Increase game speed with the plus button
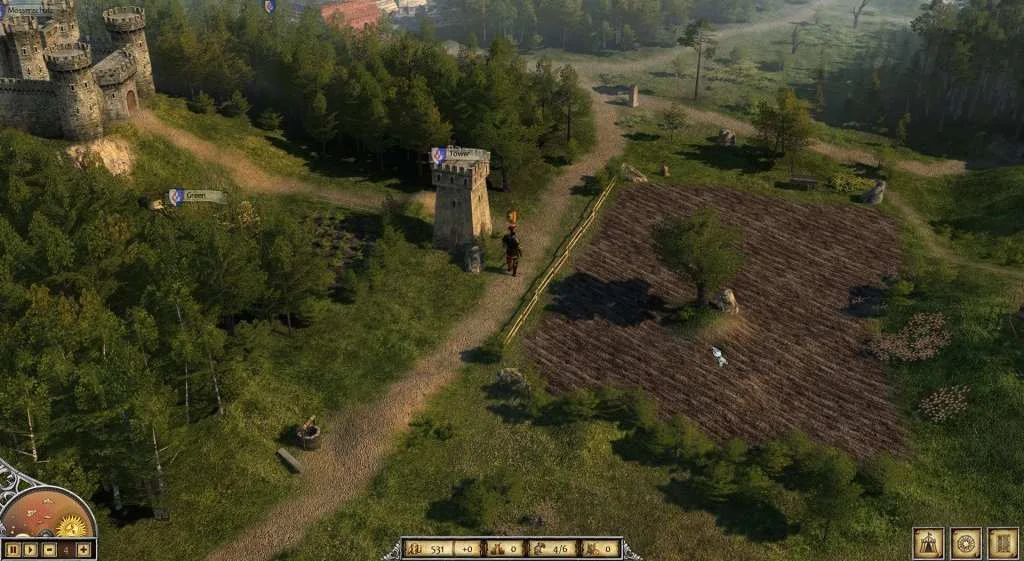The height and width of the screenshot is (561, 1024). point(84,549)
